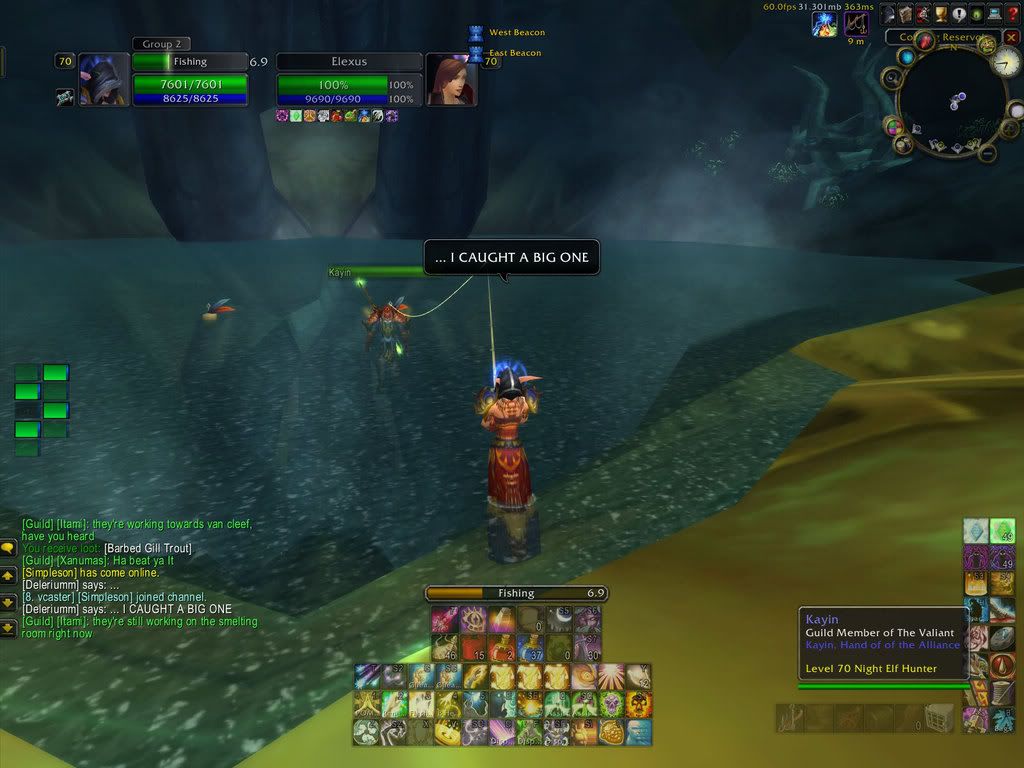Open the gold trophy chalice micro menu button
This screenshot has height=768, width=1024.
pyautogui.click(x=941, y=13)
